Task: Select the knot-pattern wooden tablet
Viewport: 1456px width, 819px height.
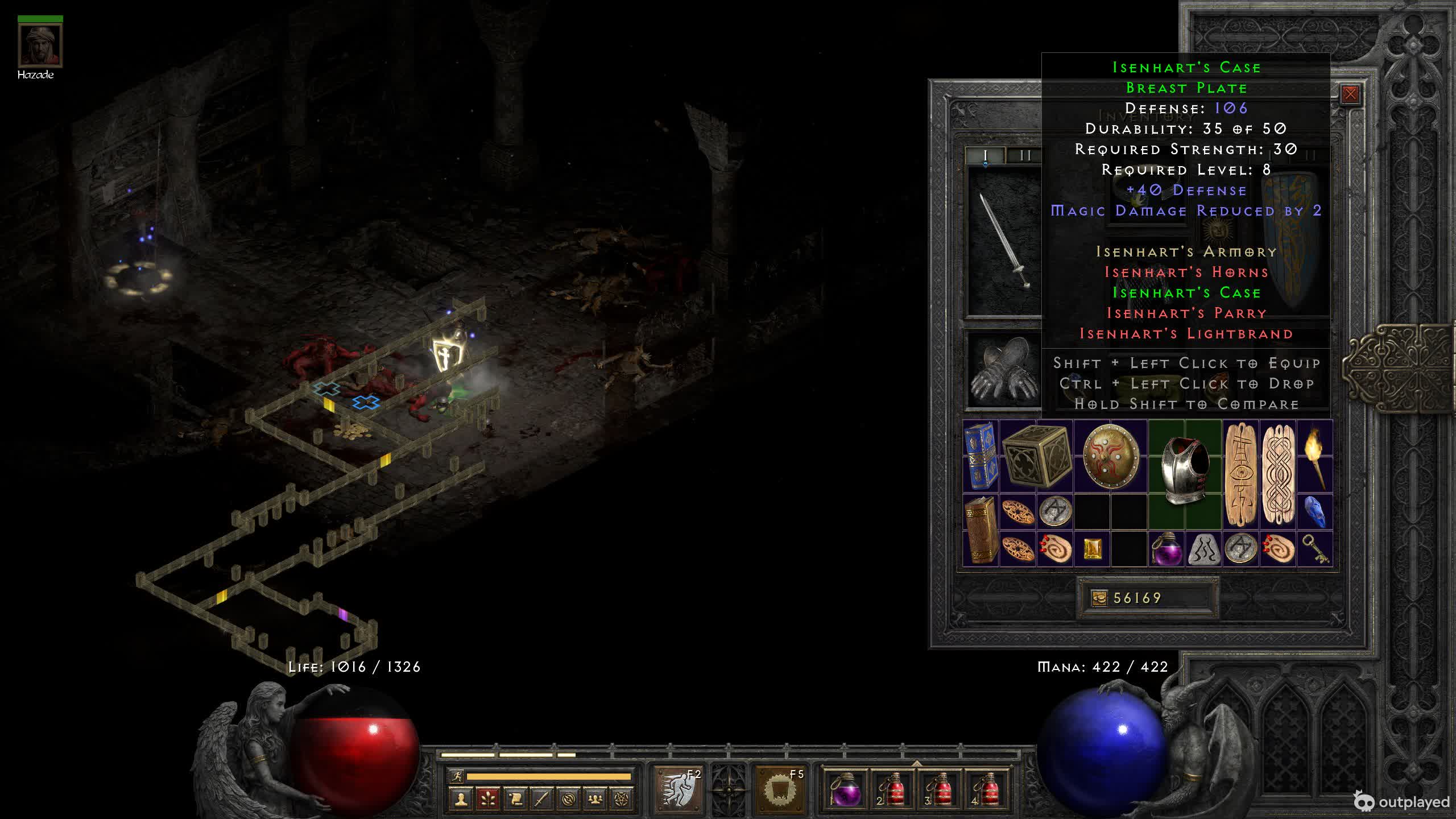Action: coord(1278,474)
